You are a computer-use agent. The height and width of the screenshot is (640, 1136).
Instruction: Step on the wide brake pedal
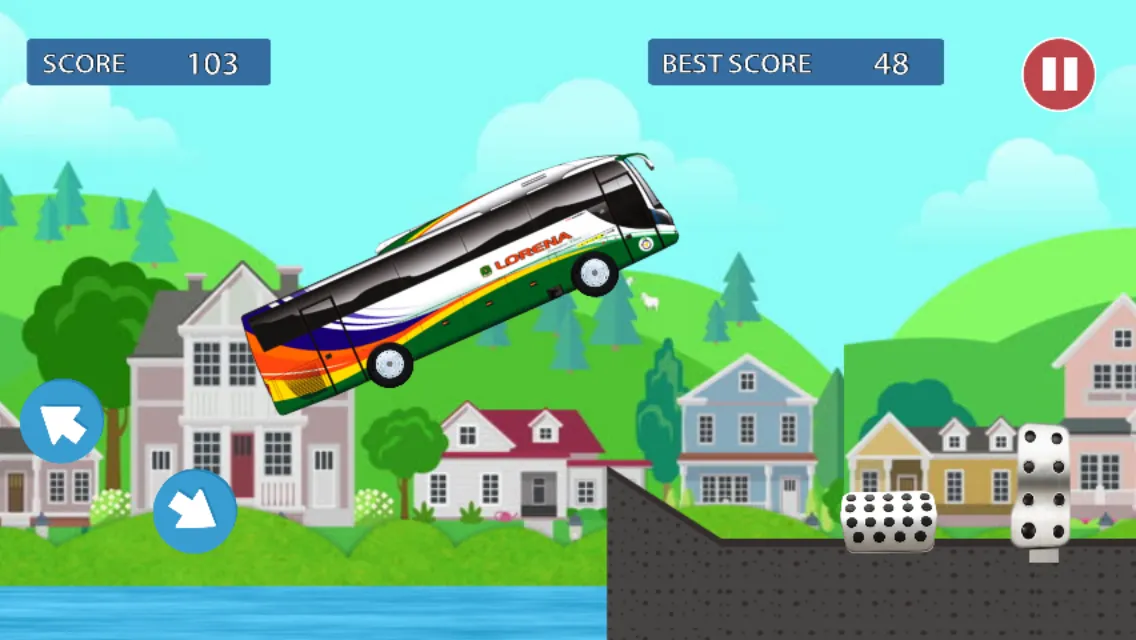click(x=888, y=521)
